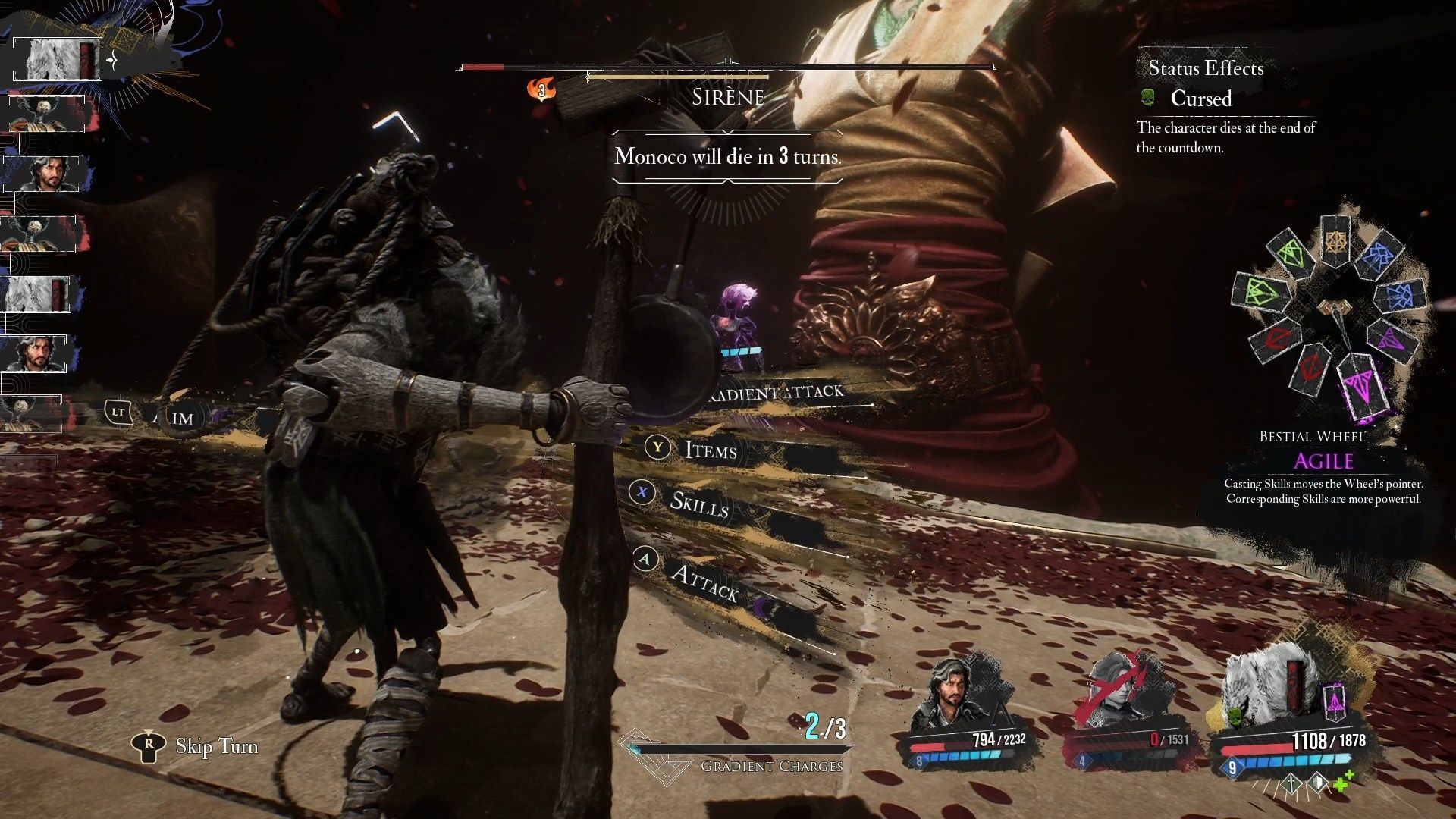Image resolution: width=1456 pixels, height=819 pixels.
Task: Target Sirène's name plate
Action: tap(728, 97)
